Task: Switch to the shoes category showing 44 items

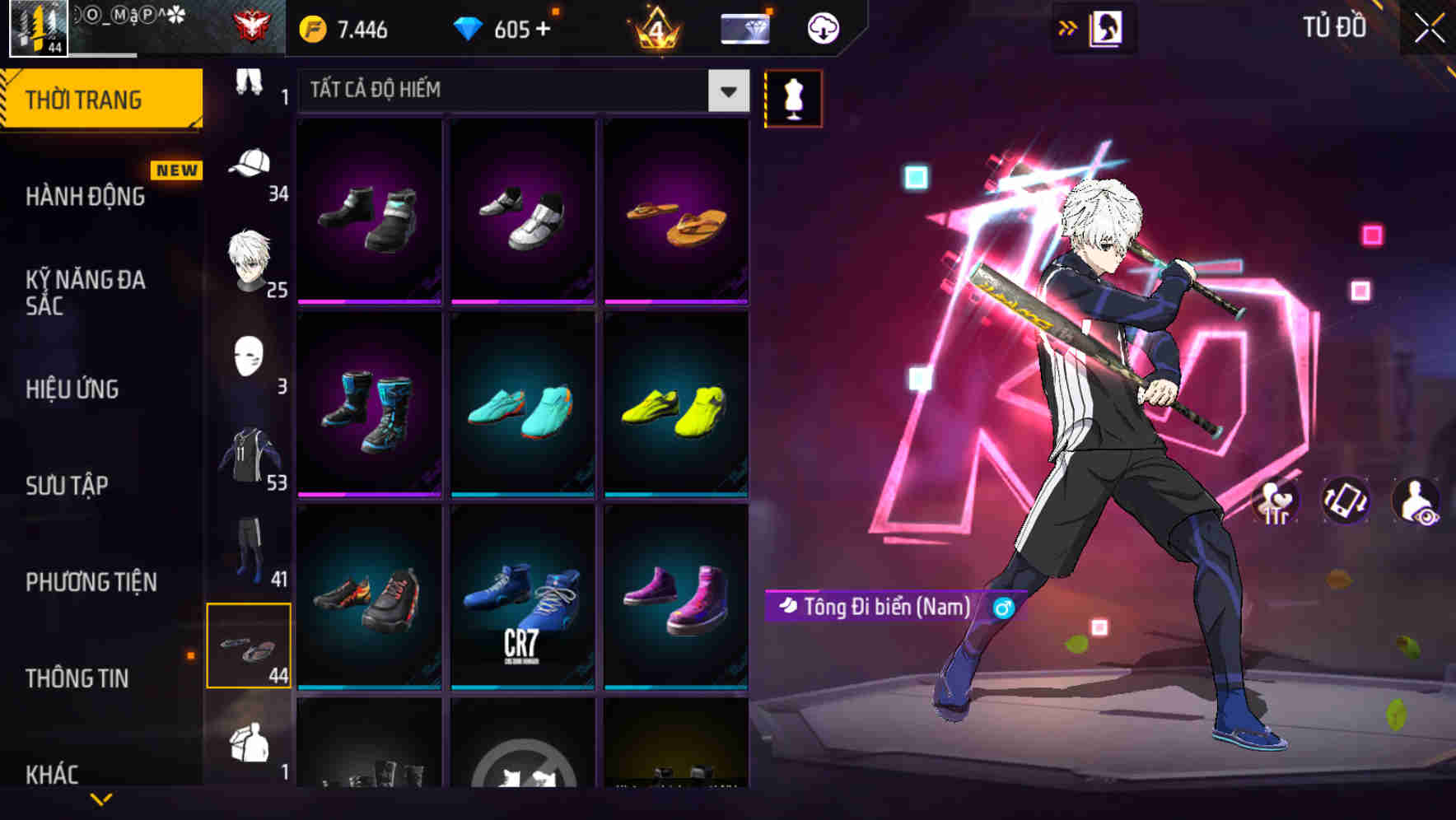Action: (250, 646)
